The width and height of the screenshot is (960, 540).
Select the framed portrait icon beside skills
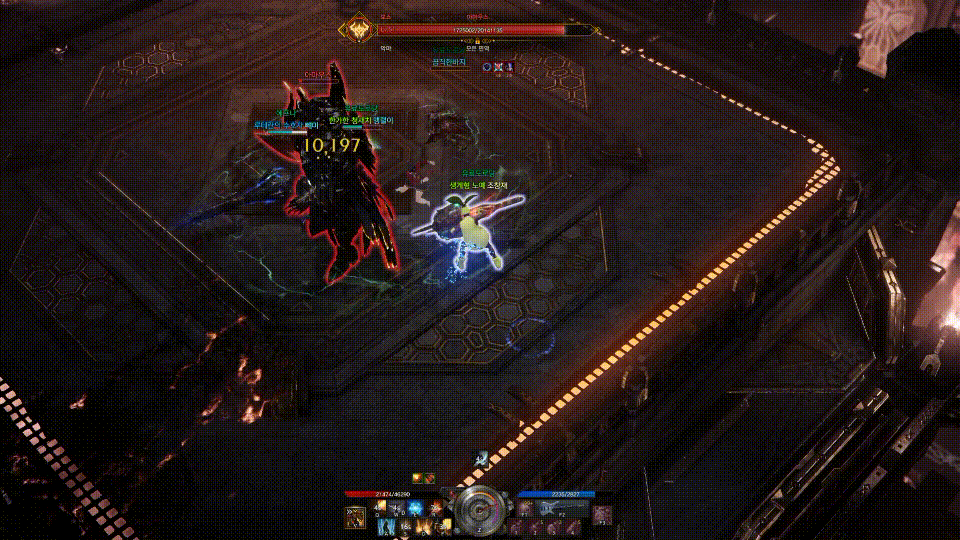click(355, 517)
